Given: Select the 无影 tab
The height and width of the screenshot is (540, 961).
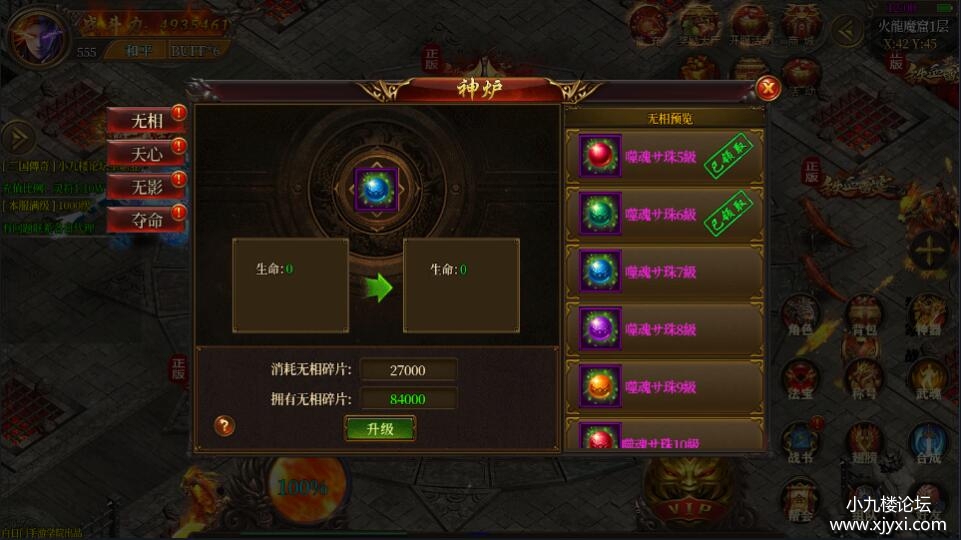Looking at the screenshot, I should click(x=146, y=186).
